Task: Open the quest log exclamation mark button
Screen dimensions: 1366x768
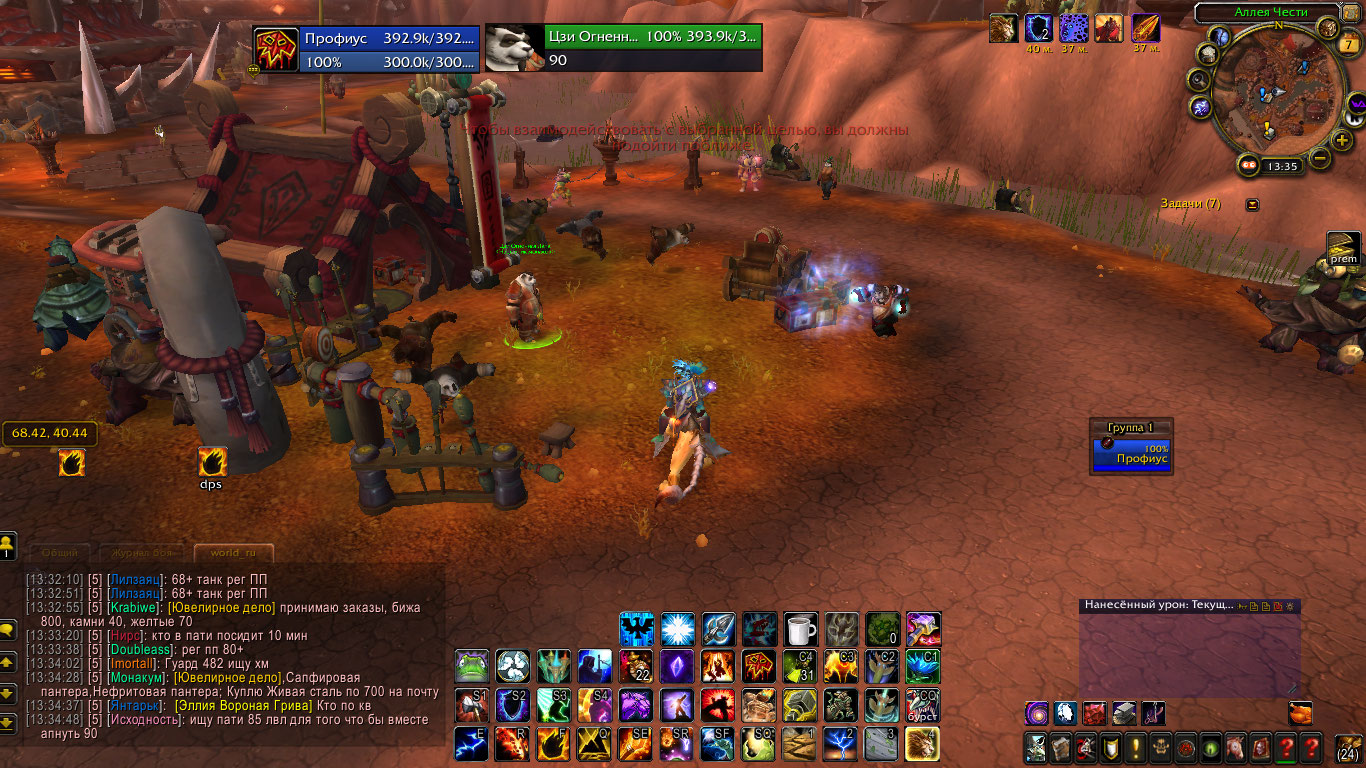Action: [x=1137, y=747]
